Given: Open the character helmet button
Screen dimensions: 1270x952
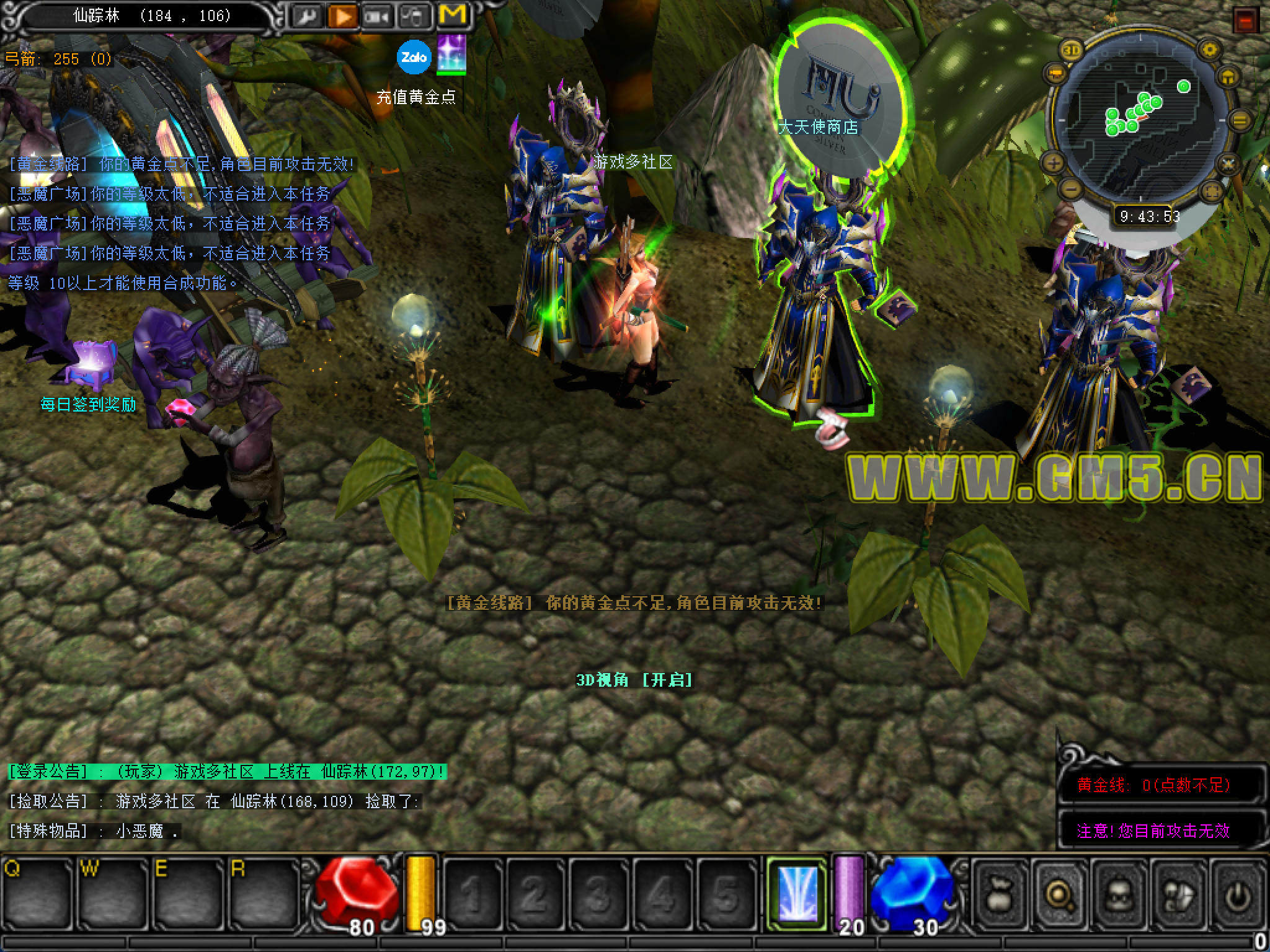Looking at the screenshot, I should point(1119,894).
